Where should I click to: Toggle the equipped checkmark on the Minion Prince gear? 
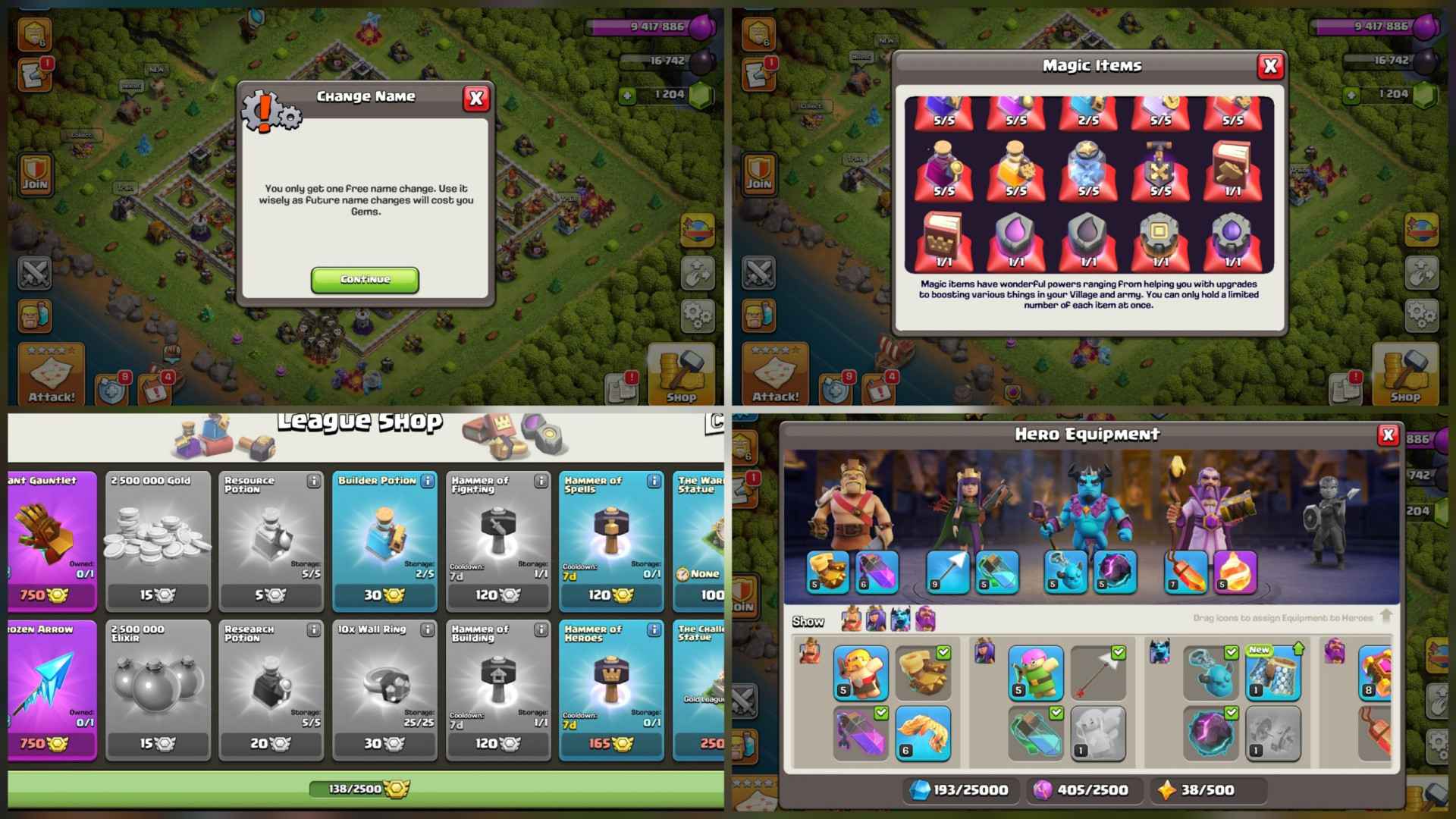pos(1231,651)
